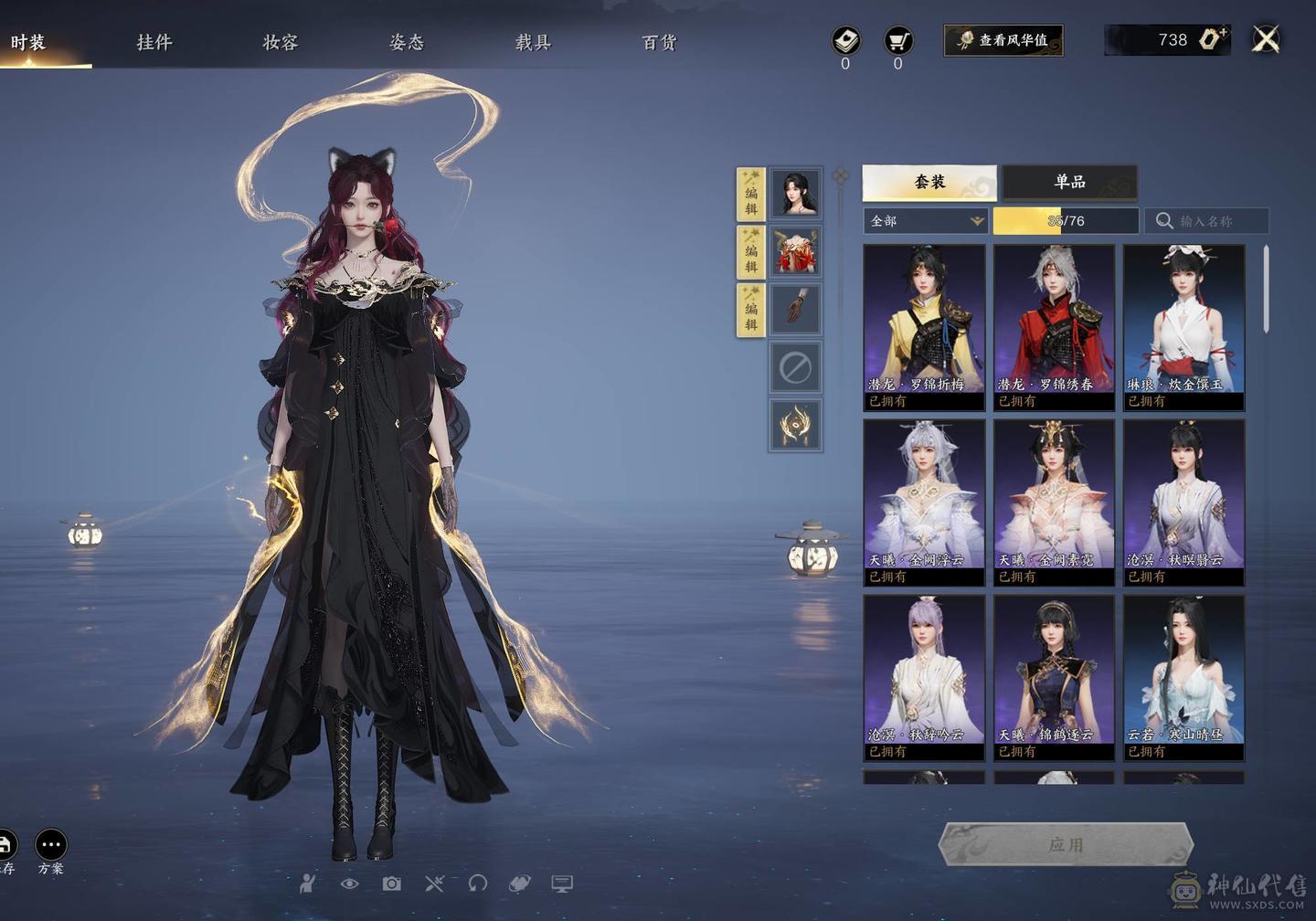Pick the 天曦·金阙浮云 outfit
Viewport: 1316px width, 921px height.
point(924,502)
